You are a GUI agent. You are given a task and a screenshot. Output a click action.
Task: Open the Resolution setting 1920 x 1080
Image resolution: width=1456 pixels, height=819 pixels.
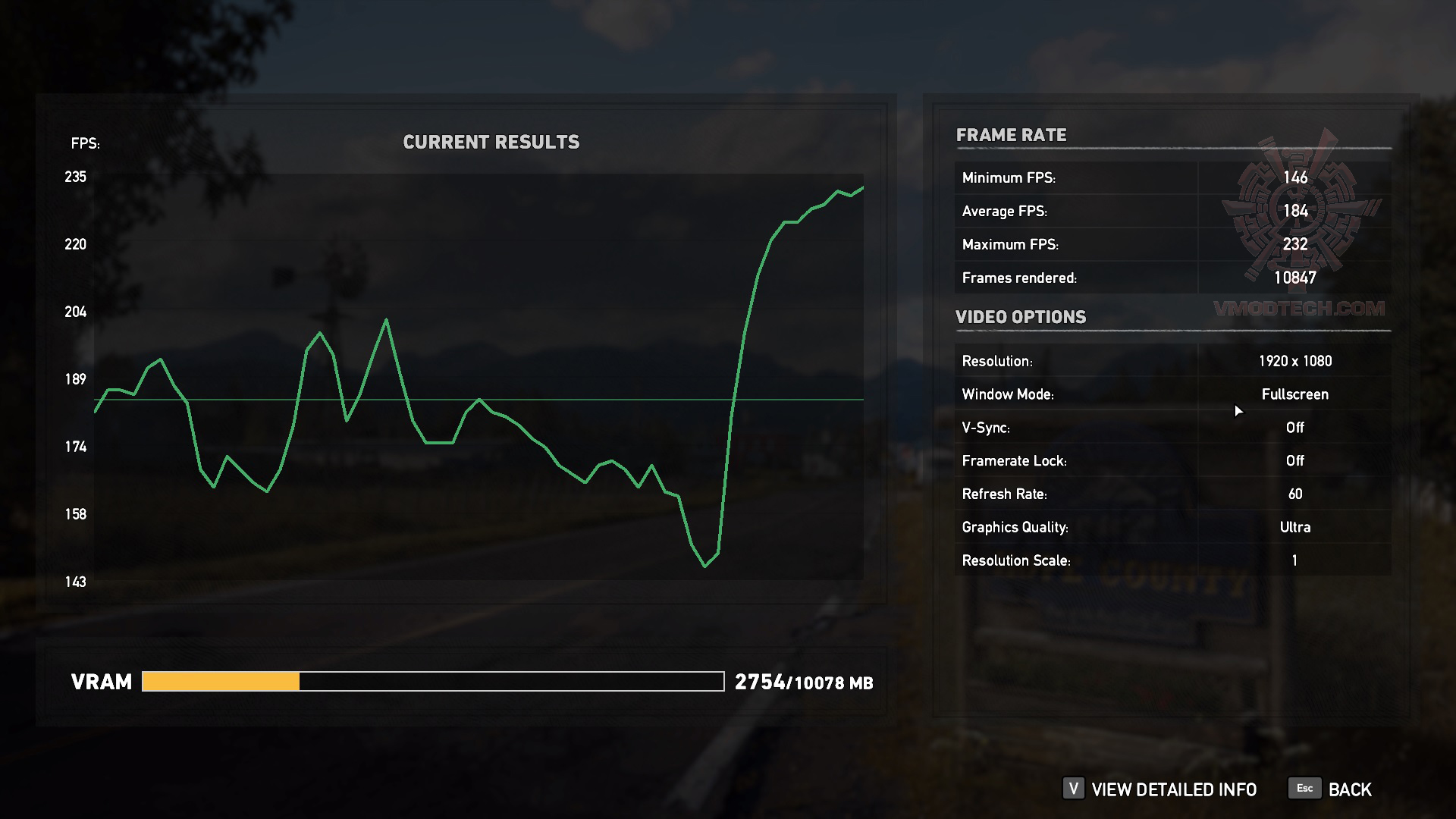click(1293, 360)
